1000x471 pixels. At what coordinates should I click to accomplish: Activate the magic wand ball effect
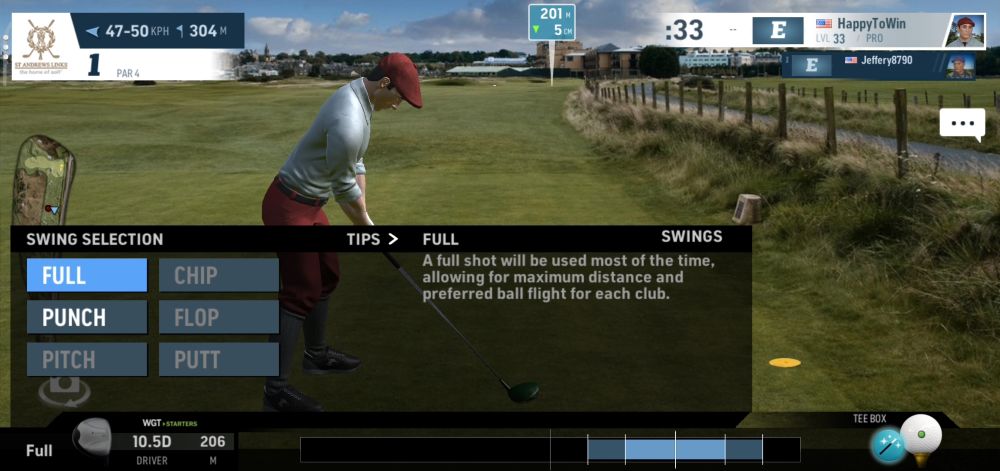point(887,446)
